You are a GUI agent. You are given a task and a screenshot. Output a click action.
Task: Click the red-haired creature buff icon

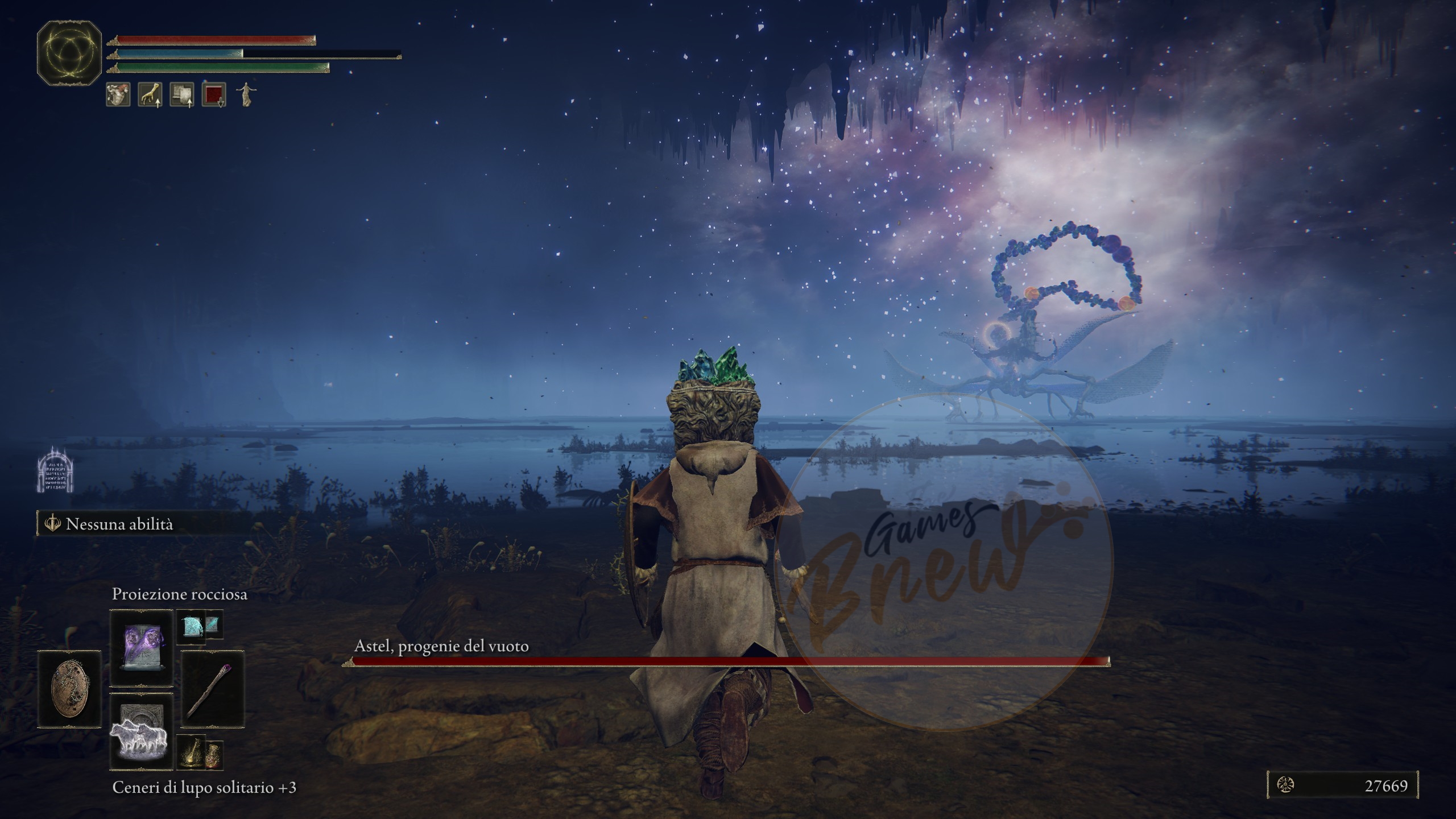[118, 94]
